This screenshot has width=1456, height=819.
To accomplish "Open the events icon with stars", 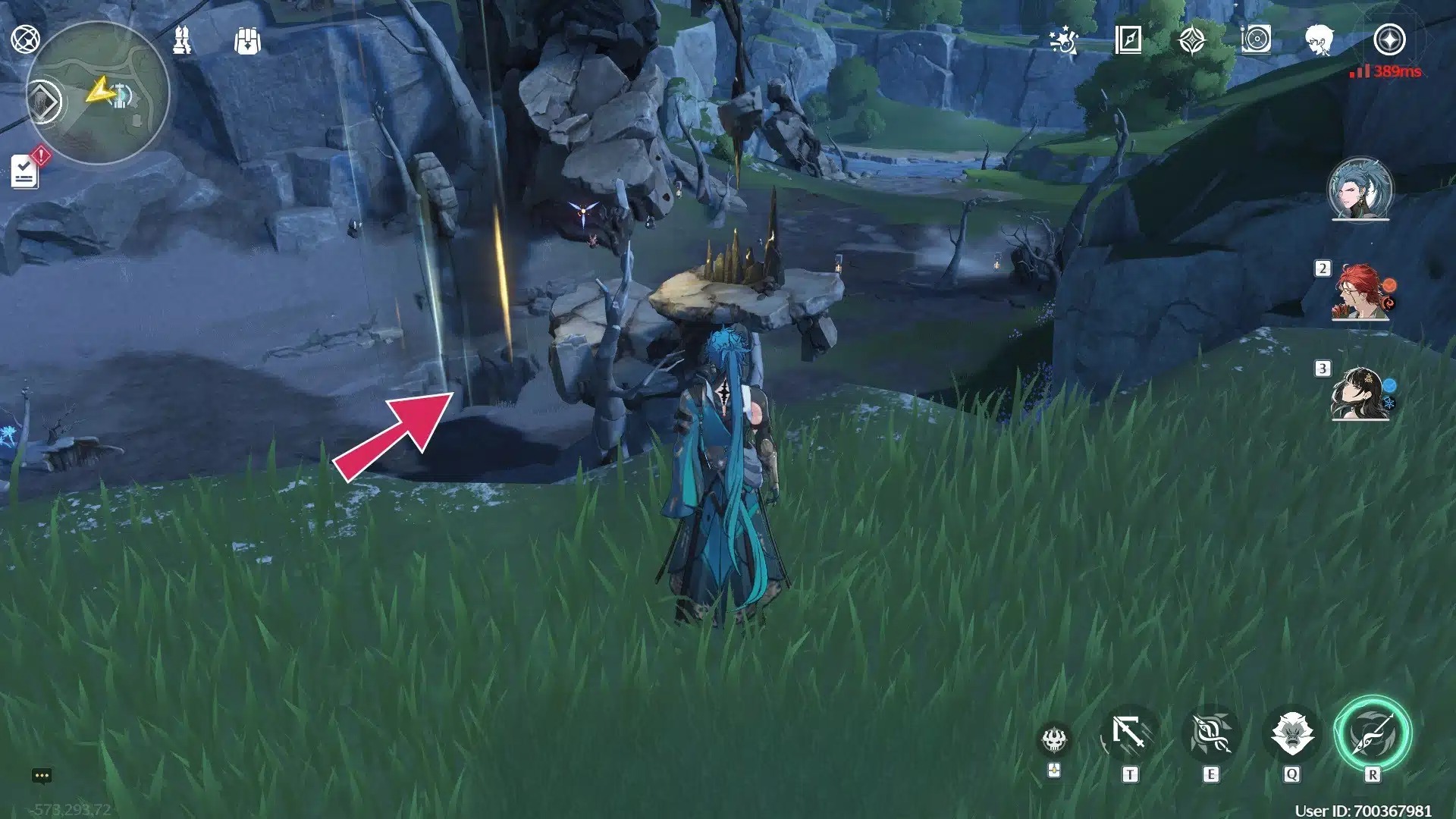I will pyautogui.click(x=1063, y=40).
